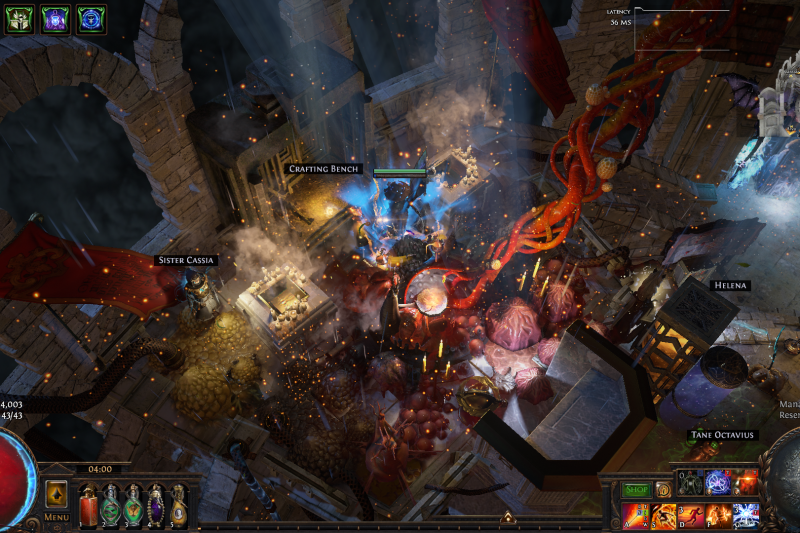Activate the burning figure skill on F
The image size is (800, 533).
coord(717,515)
